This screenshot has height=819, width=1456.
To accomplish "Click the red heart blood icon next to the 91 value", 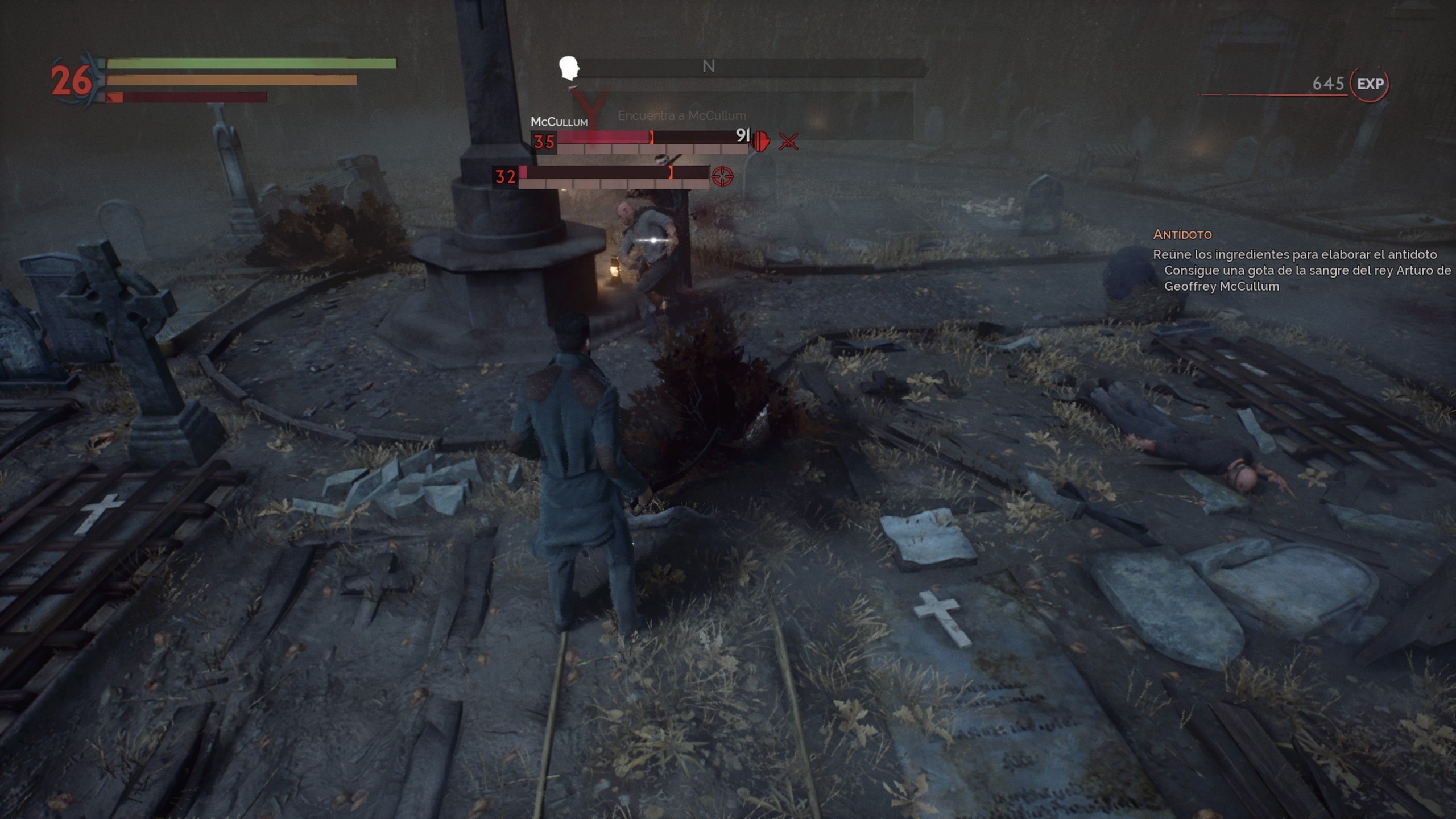I will point(760,142).
